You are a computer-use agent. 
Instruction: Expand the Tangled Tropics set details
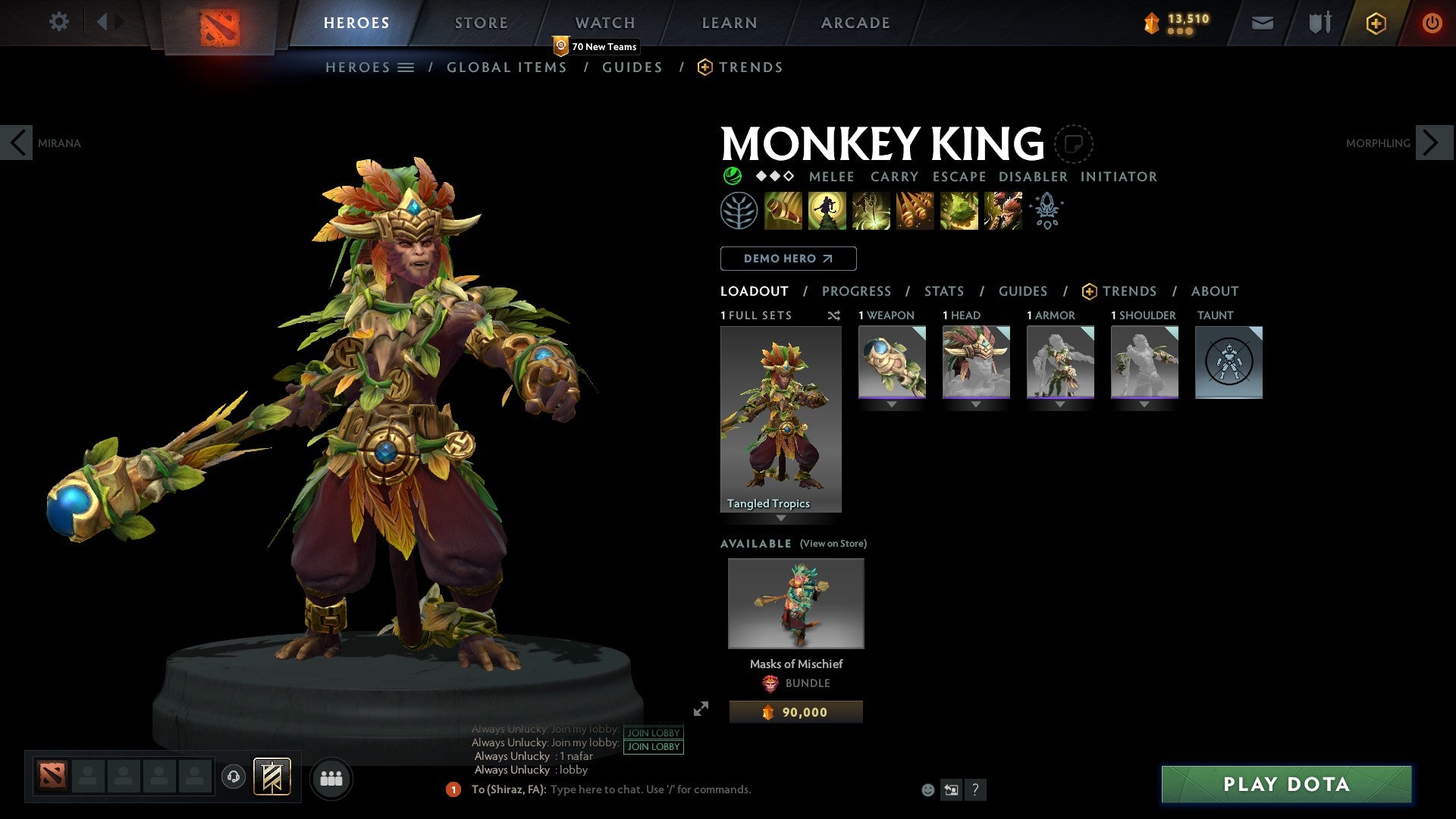[780, 519]
